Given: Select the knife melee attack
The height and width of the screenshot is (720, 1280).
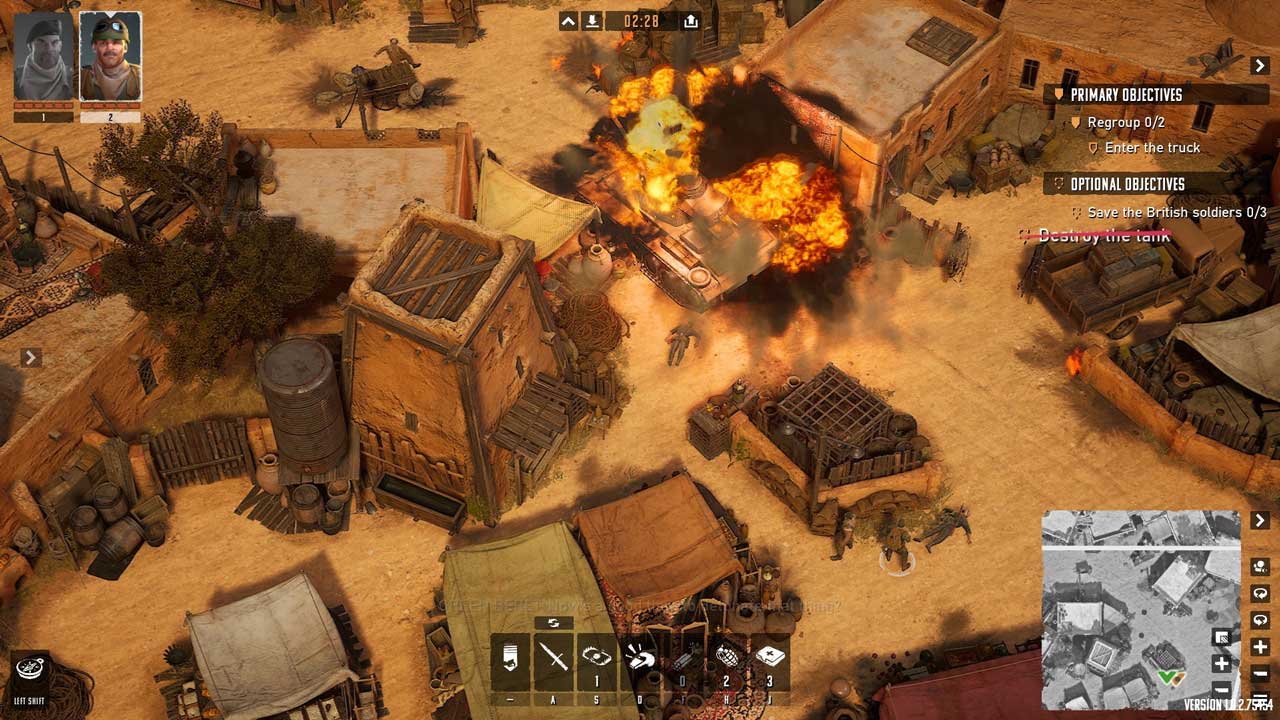Looking at the screenshot, I should tap(553, 657).
